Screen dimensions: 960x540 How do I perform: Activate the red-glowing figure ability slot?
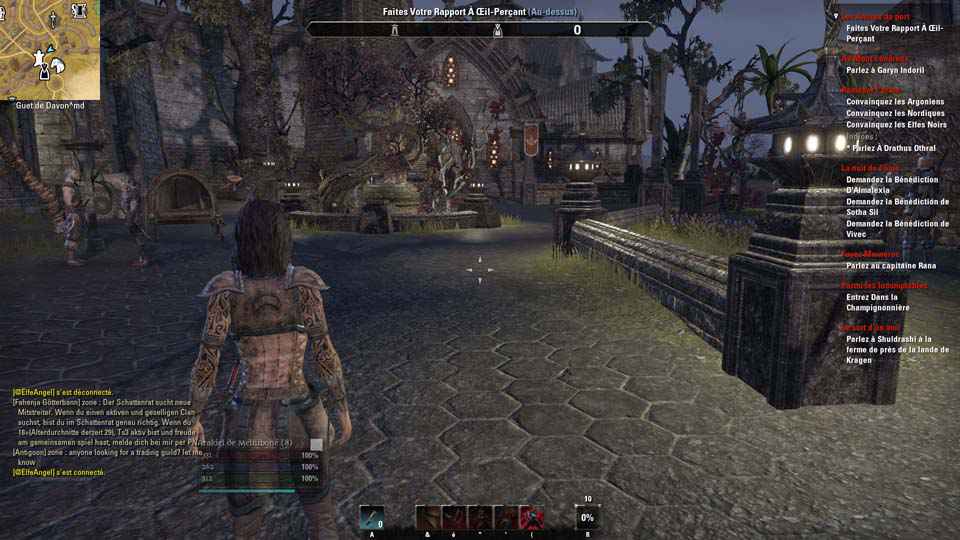coord(532,517)
